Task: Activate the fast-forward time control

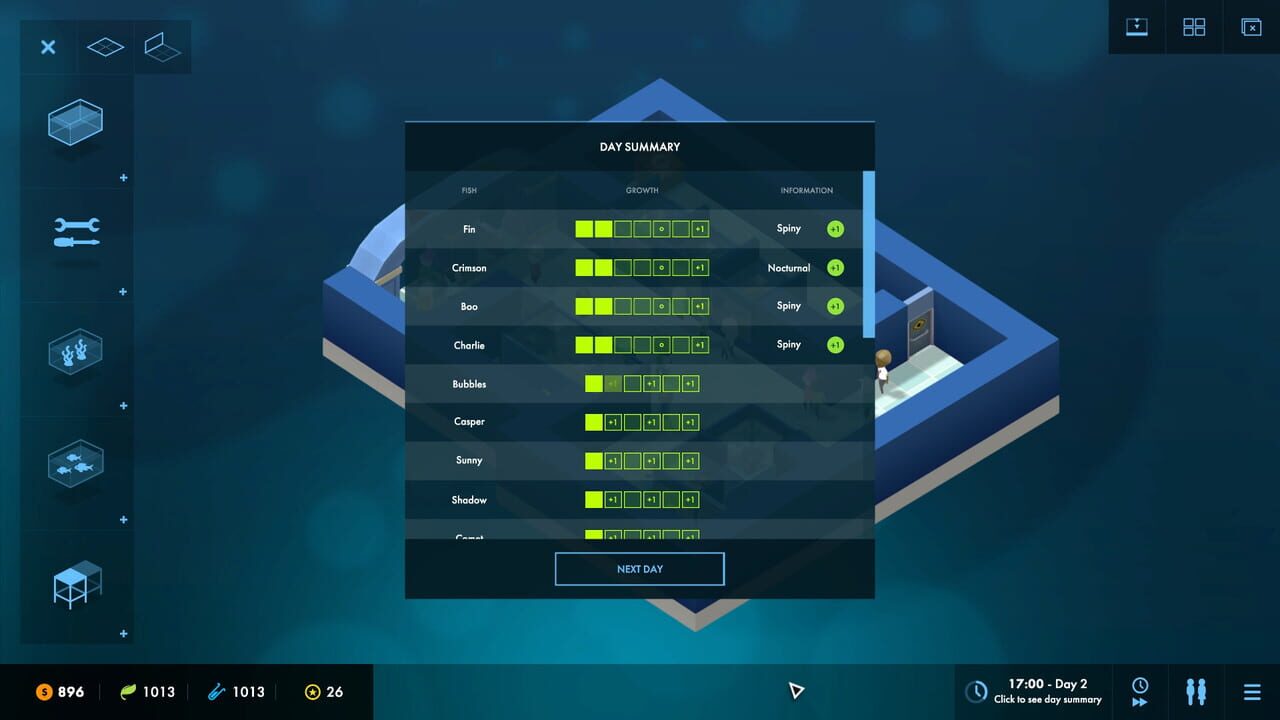Action: [1139, 691]
